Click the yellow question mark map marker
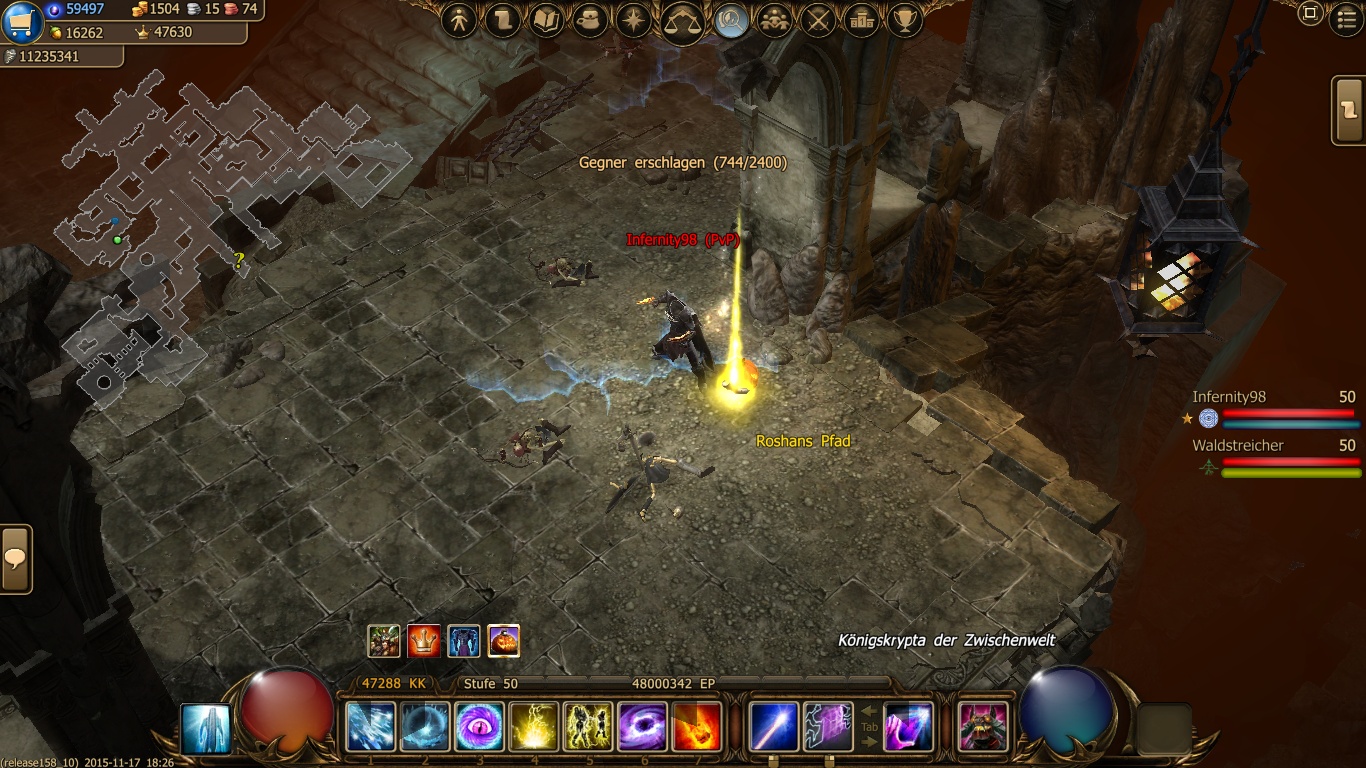This screenshot has width=1366, height=768. 239,262
